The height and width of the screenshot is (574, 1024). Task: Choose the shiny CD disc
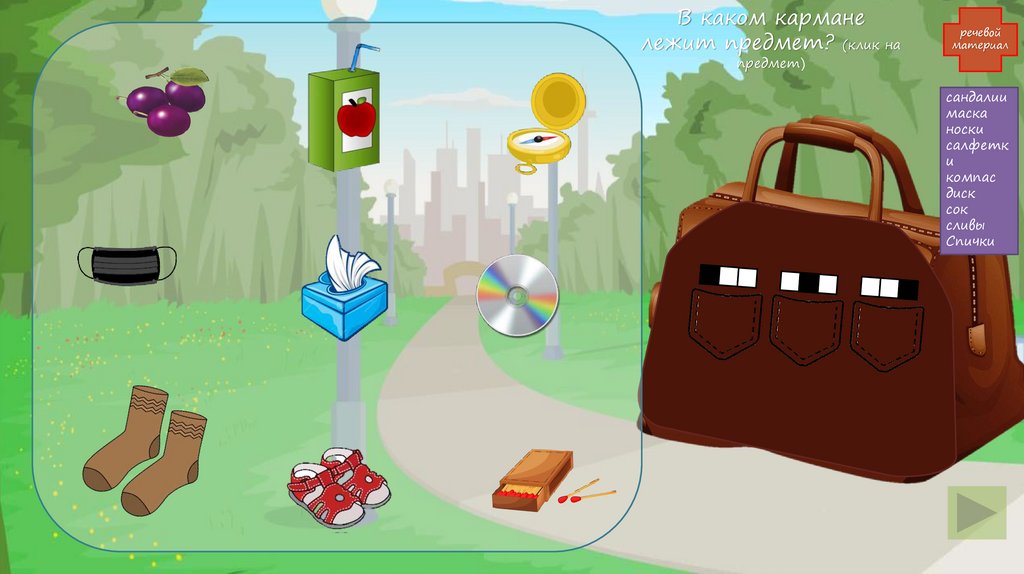click(517, 295)
